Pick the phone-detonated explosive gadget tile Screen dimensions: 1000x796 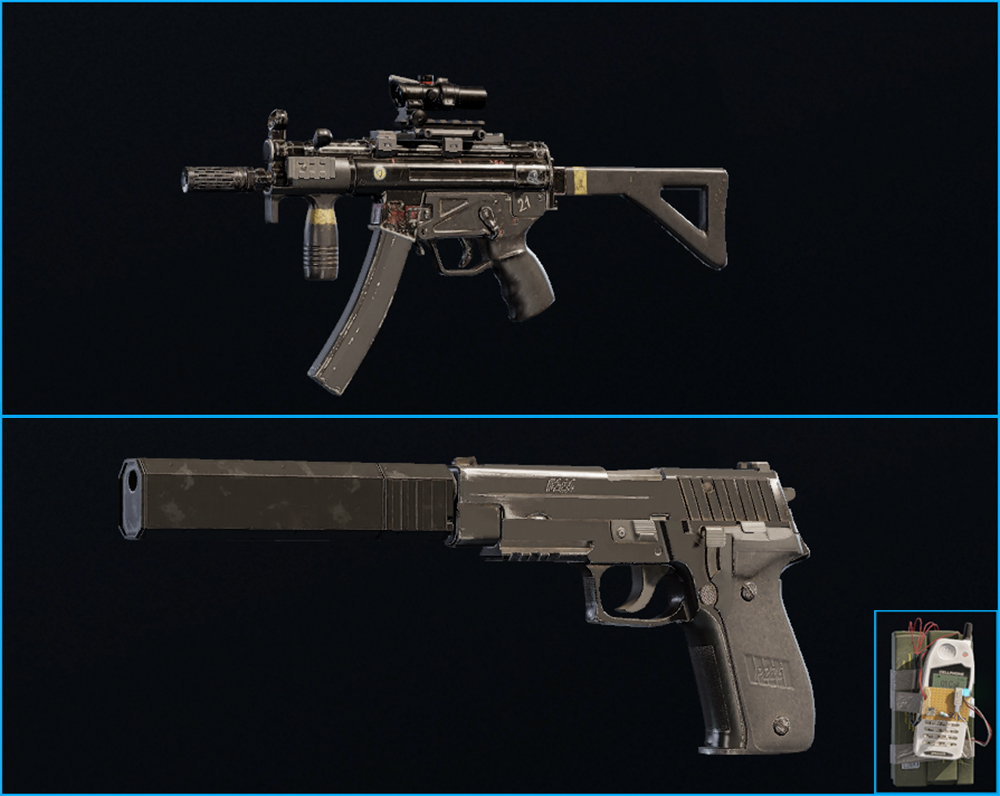coord(935,702)
